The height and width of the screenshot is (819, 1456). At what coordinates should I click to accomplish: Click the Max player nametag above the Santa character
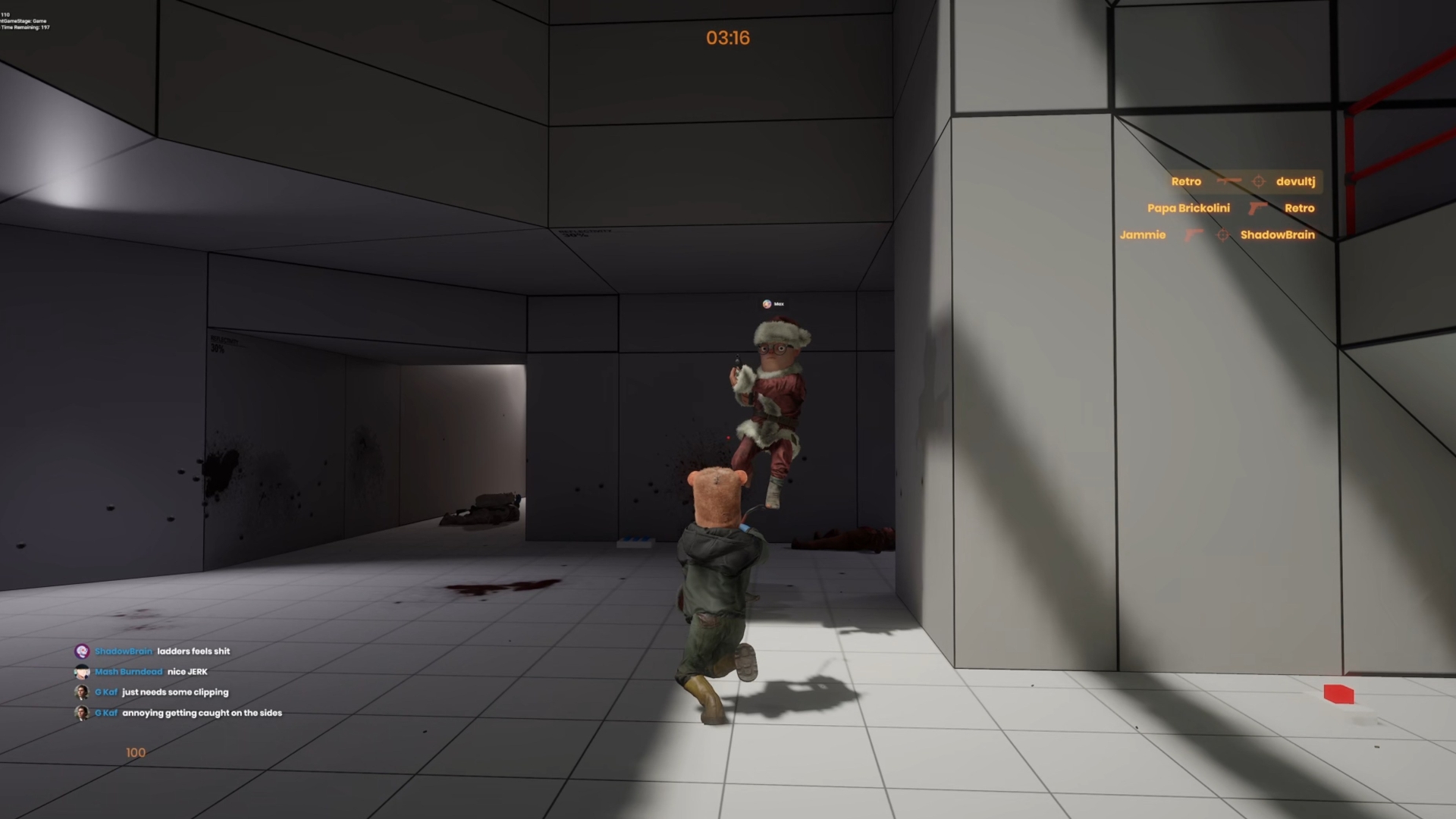778,303
